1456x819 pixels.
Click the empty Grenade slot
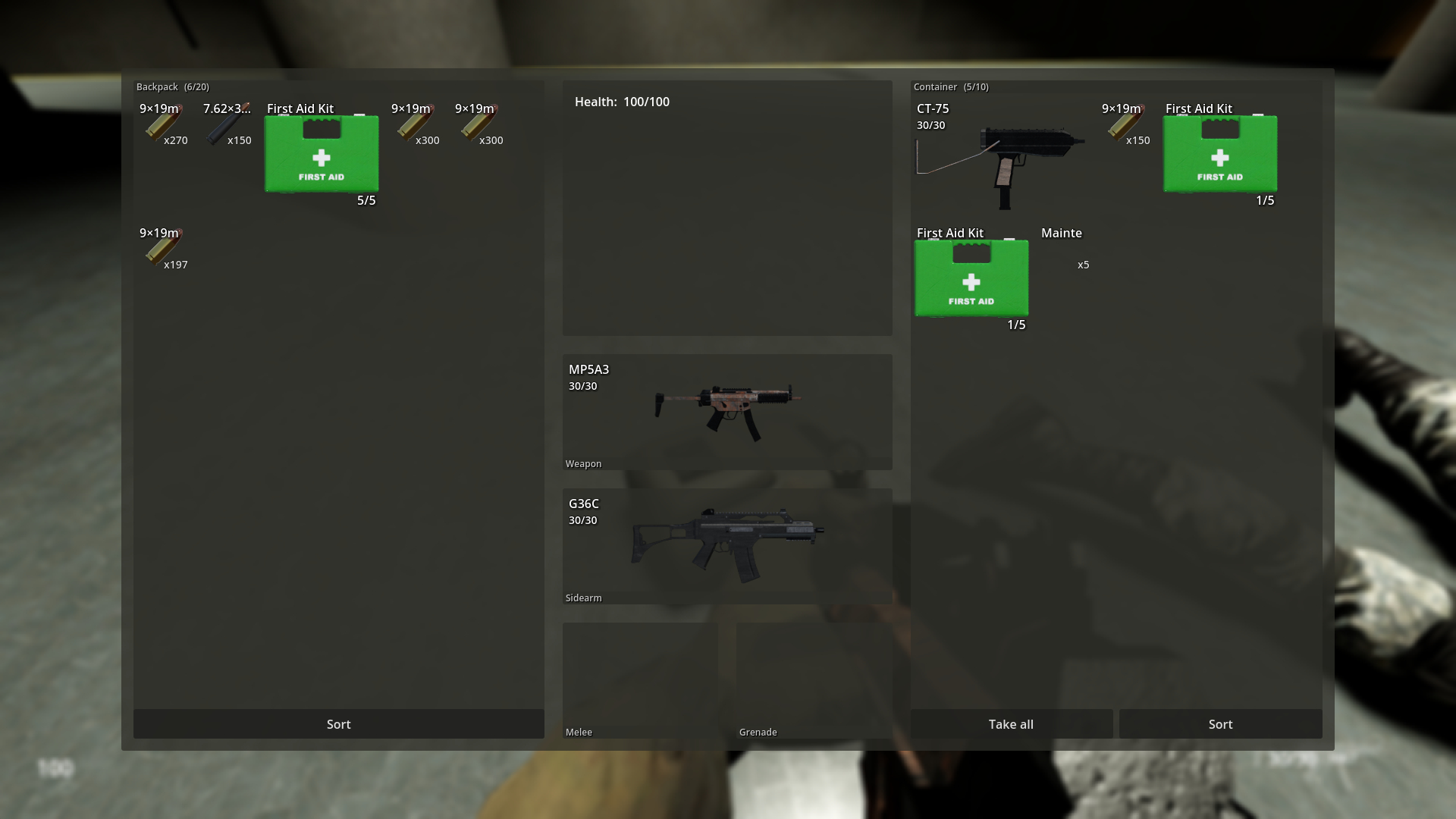pos(814,679)
